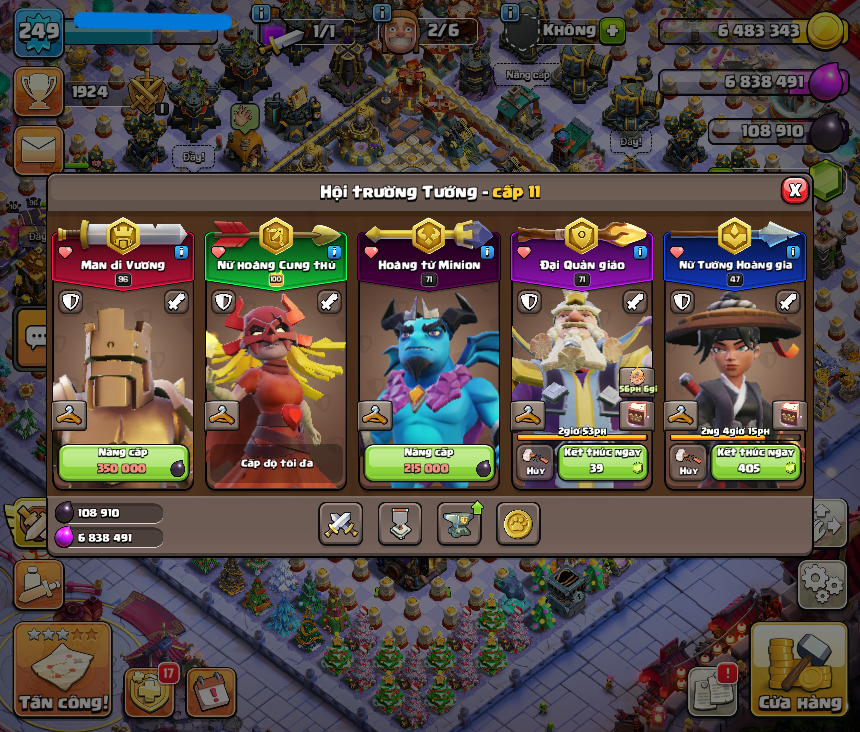Close the Hero Hall window

(x=794, y=190)
